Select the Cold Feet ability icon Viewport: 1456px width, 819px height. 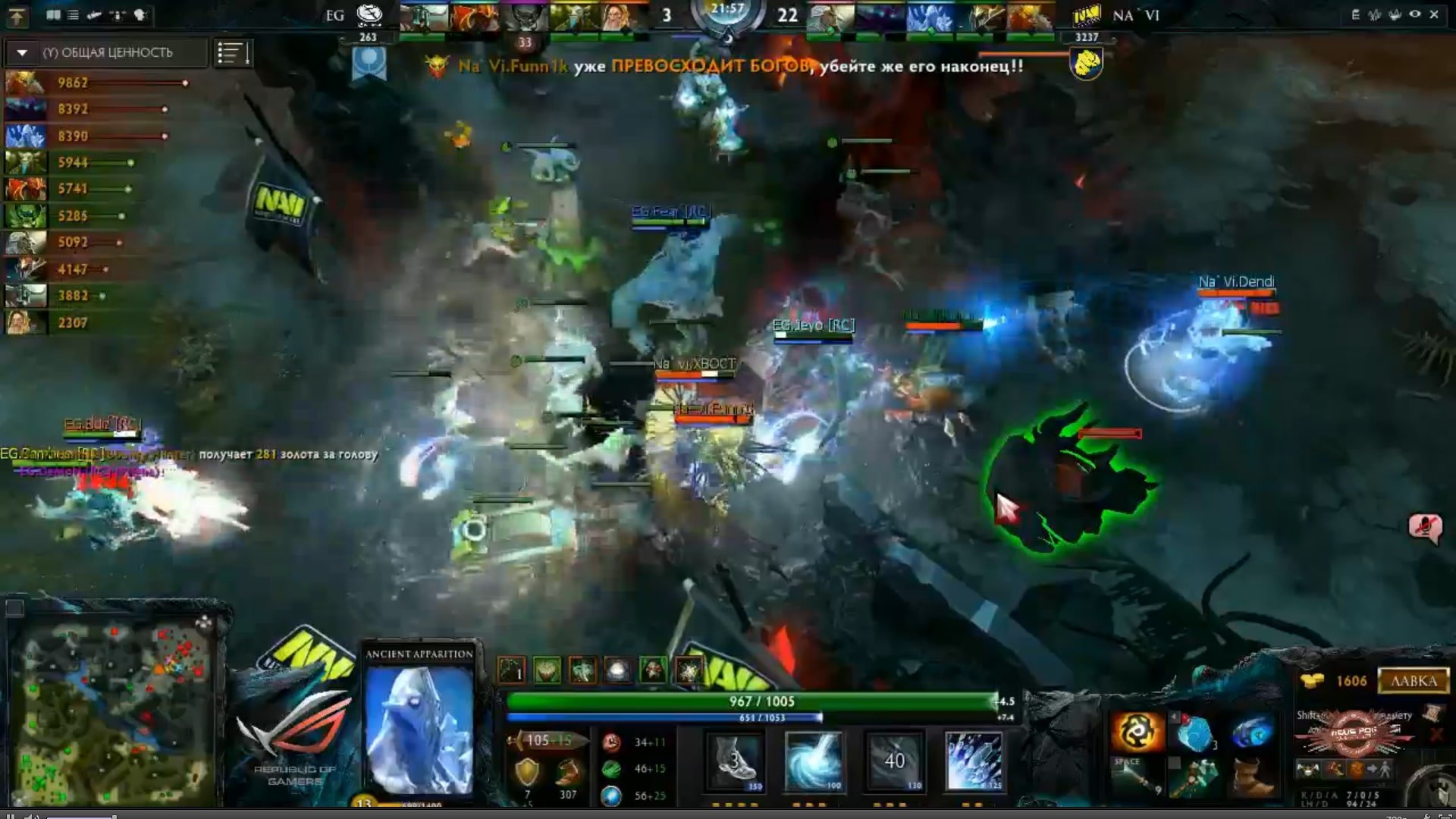tap(734, 761)
